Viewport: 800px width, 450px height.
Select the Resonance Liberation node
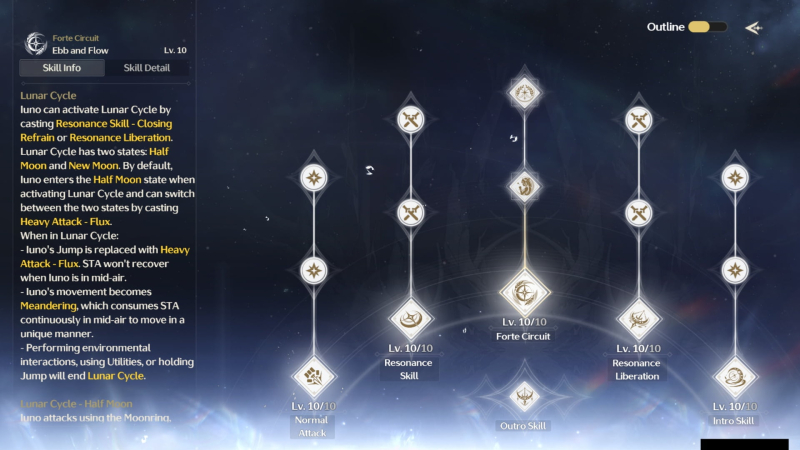coord(638,319)
